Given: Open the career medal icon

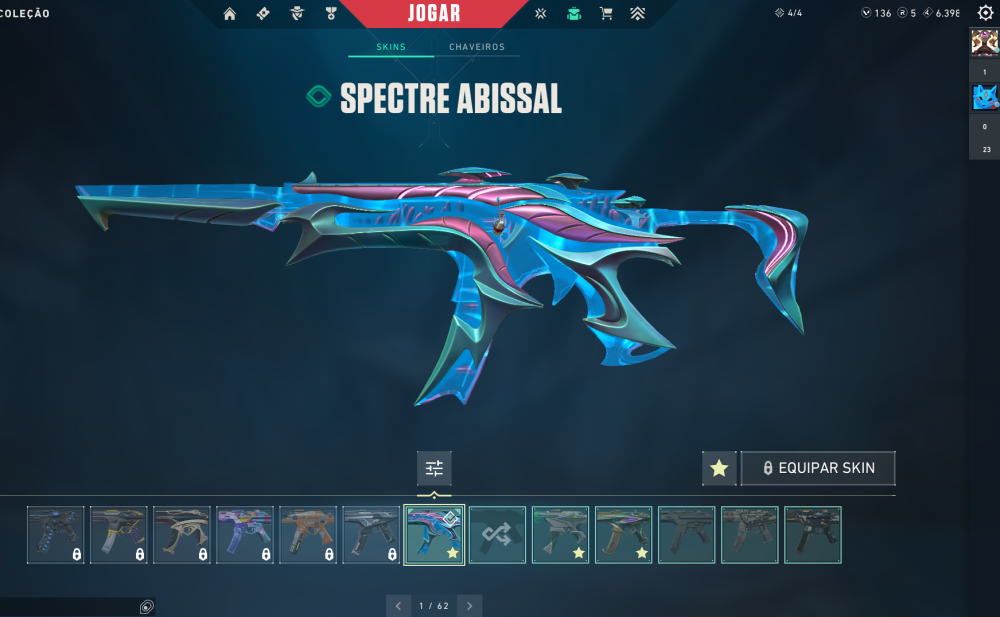Looking at the screenshot, I should [x=331, y=14].
